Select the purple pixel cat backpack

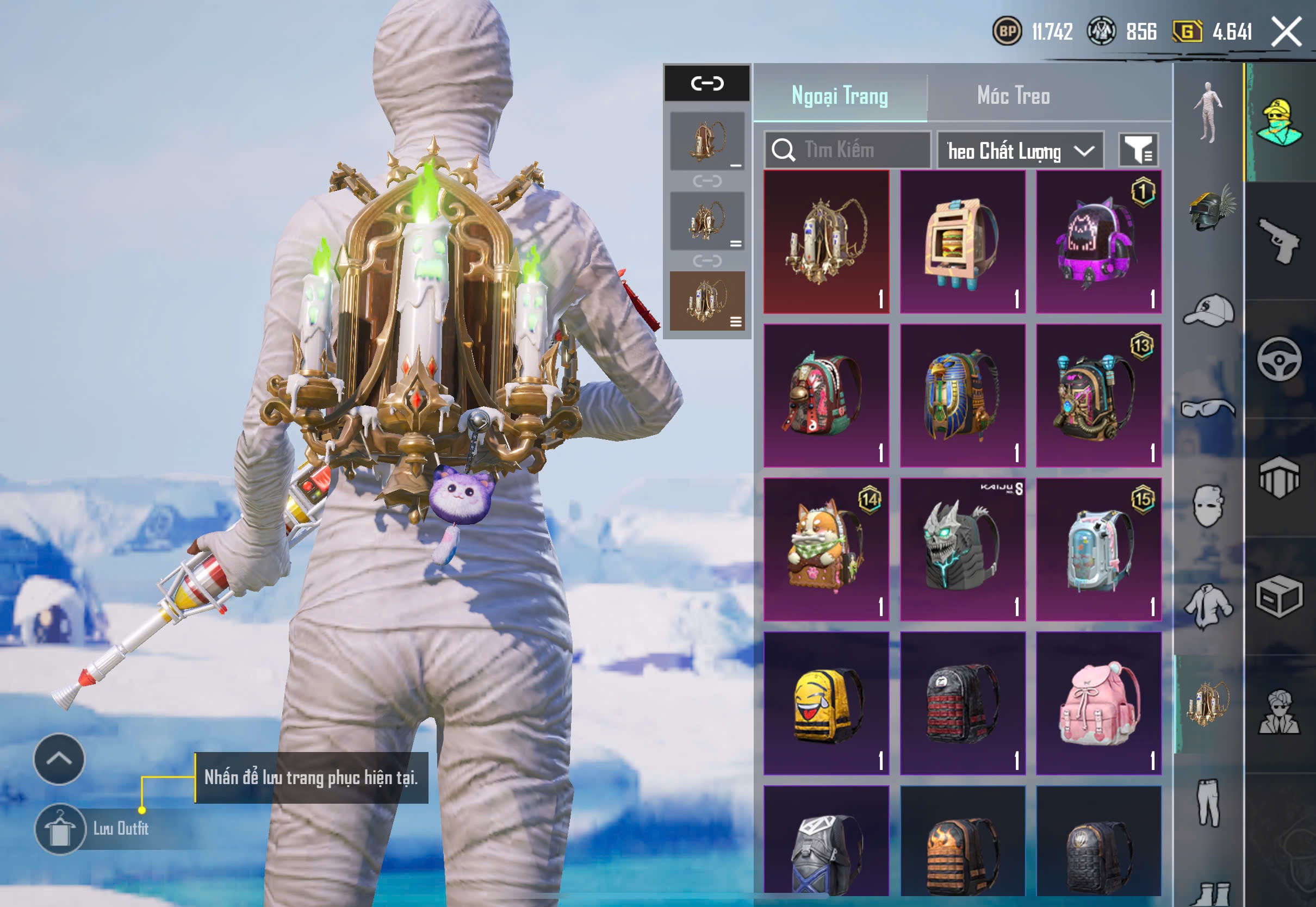pos(1098,242)
